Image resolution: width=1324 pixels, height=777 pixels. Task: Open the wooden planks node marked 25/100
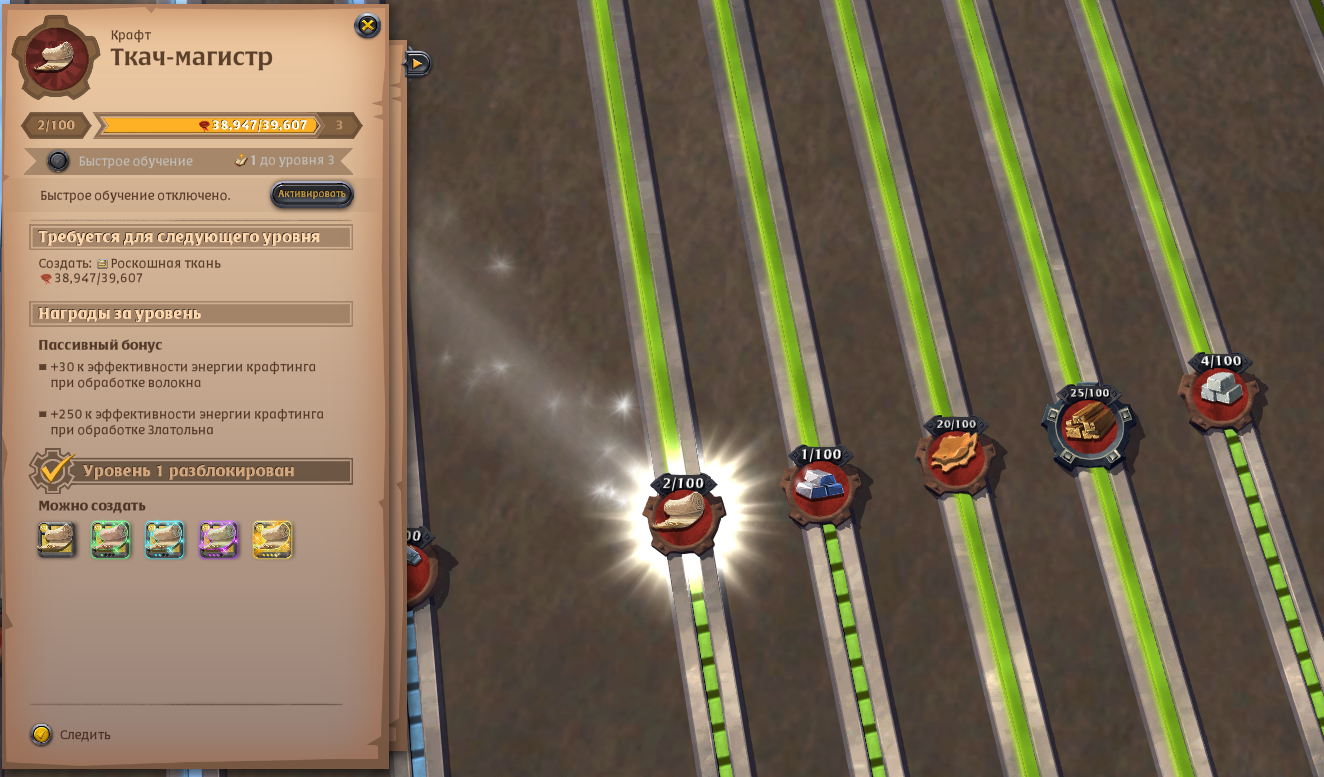tap(1086, 426)
